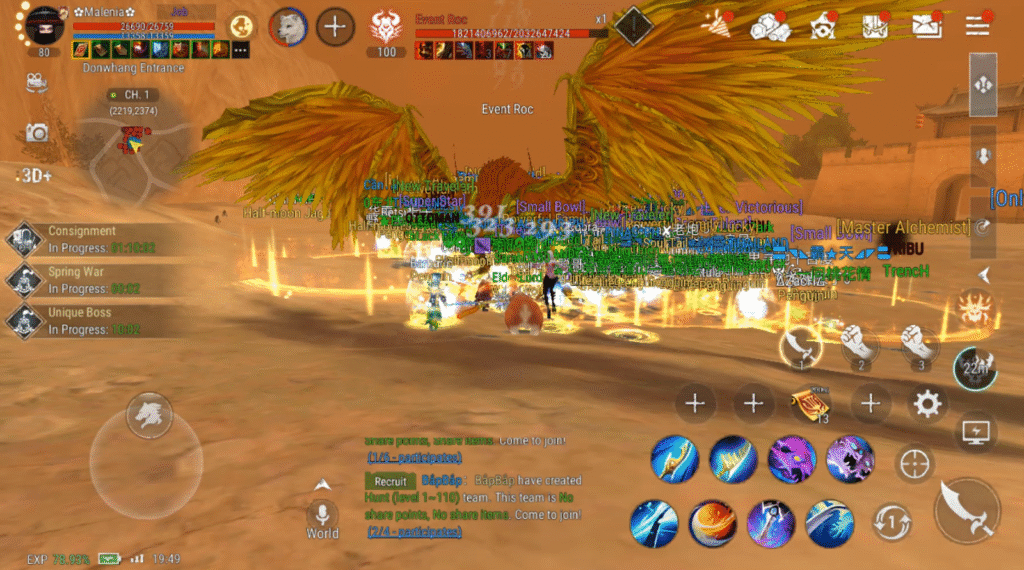Screen dimensions: 1024x570
Task: Open the mail envelope icon
Action: point(926,26)
